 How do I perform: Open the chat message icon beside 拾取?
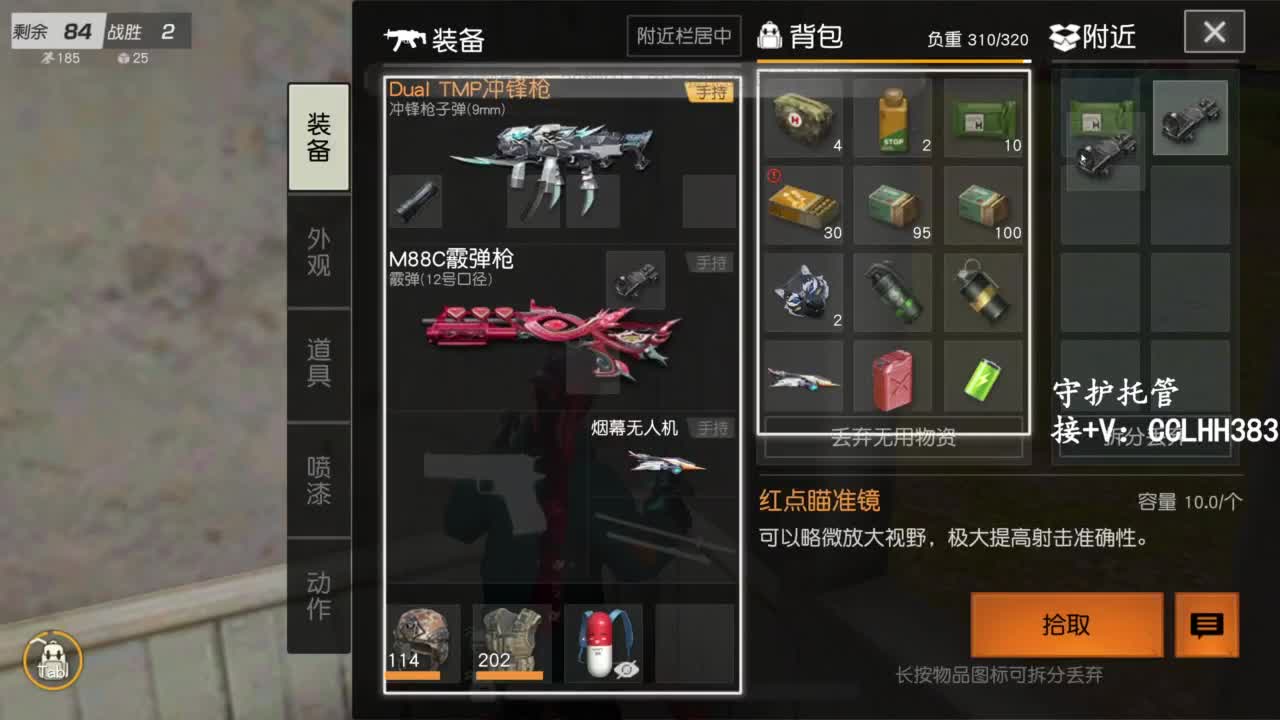pyautogui.click(x=1206, y=625)
